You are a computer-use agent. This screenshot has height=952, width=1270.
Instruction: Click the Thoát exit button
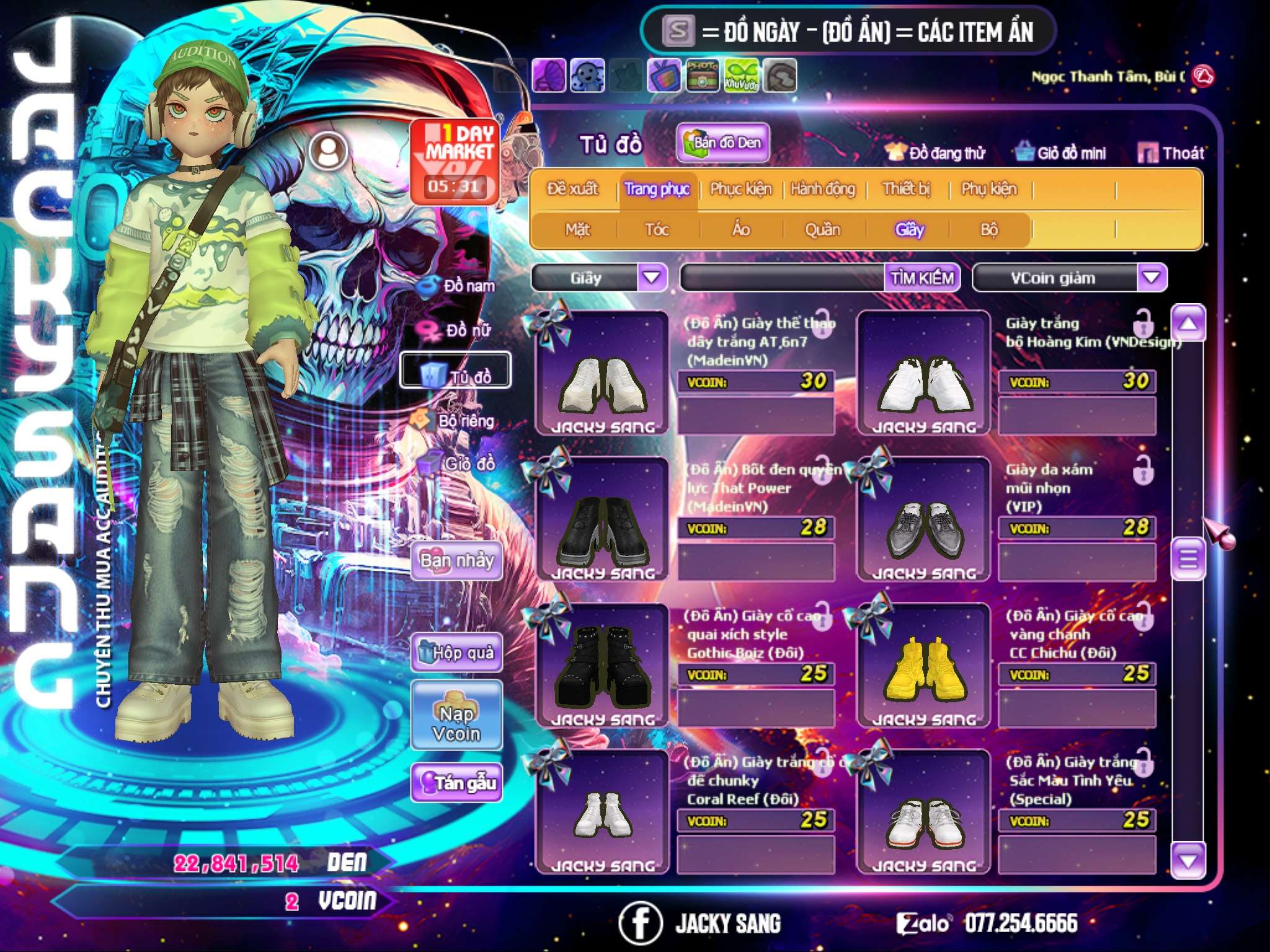[x=1171, y=152]
